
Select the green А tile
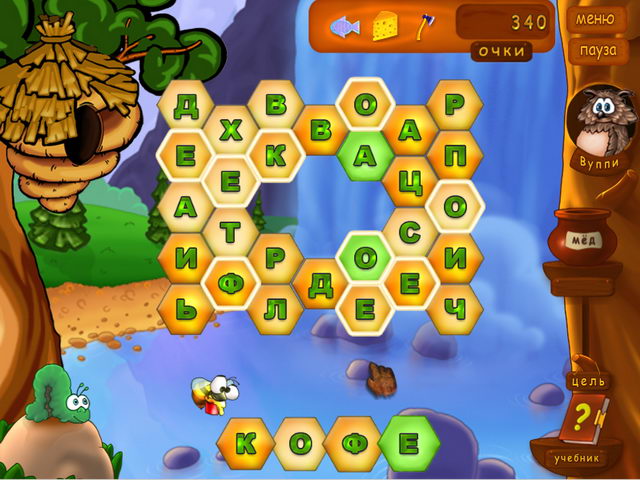pos(365,156)
